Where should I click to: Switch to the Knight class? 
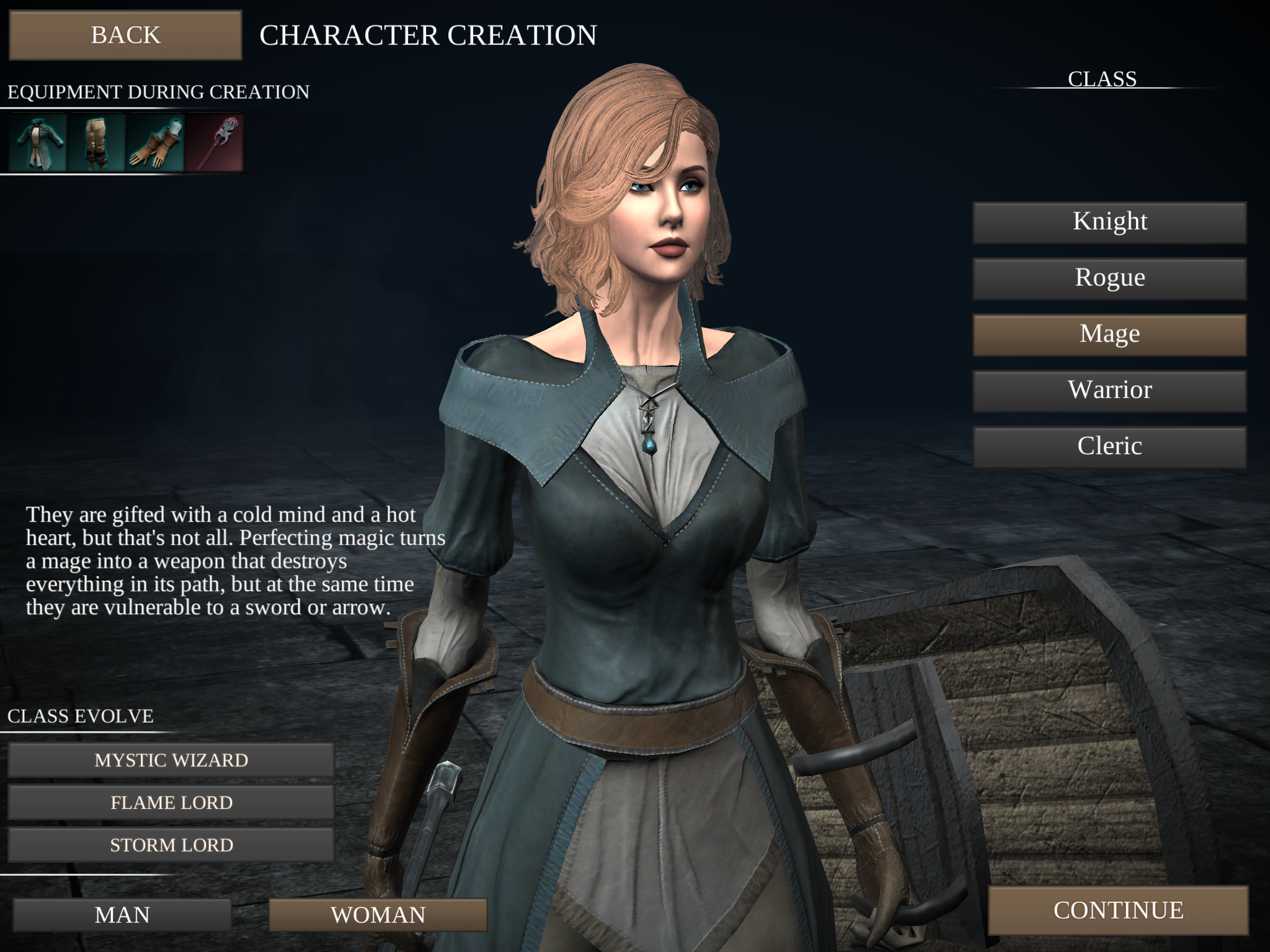pos(1109,221)
